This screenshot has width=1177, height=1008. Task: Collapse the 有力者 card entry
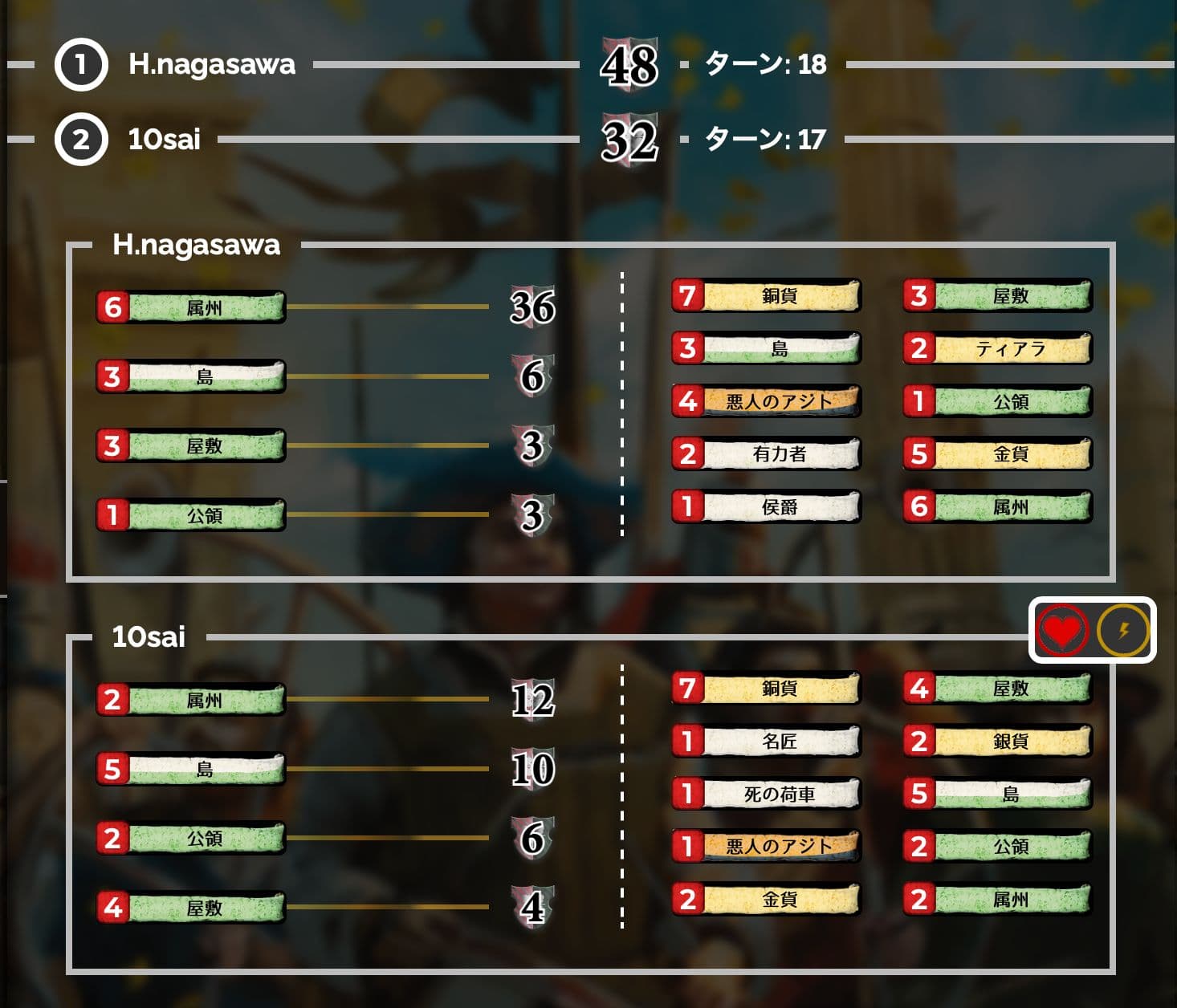(767, 453)
